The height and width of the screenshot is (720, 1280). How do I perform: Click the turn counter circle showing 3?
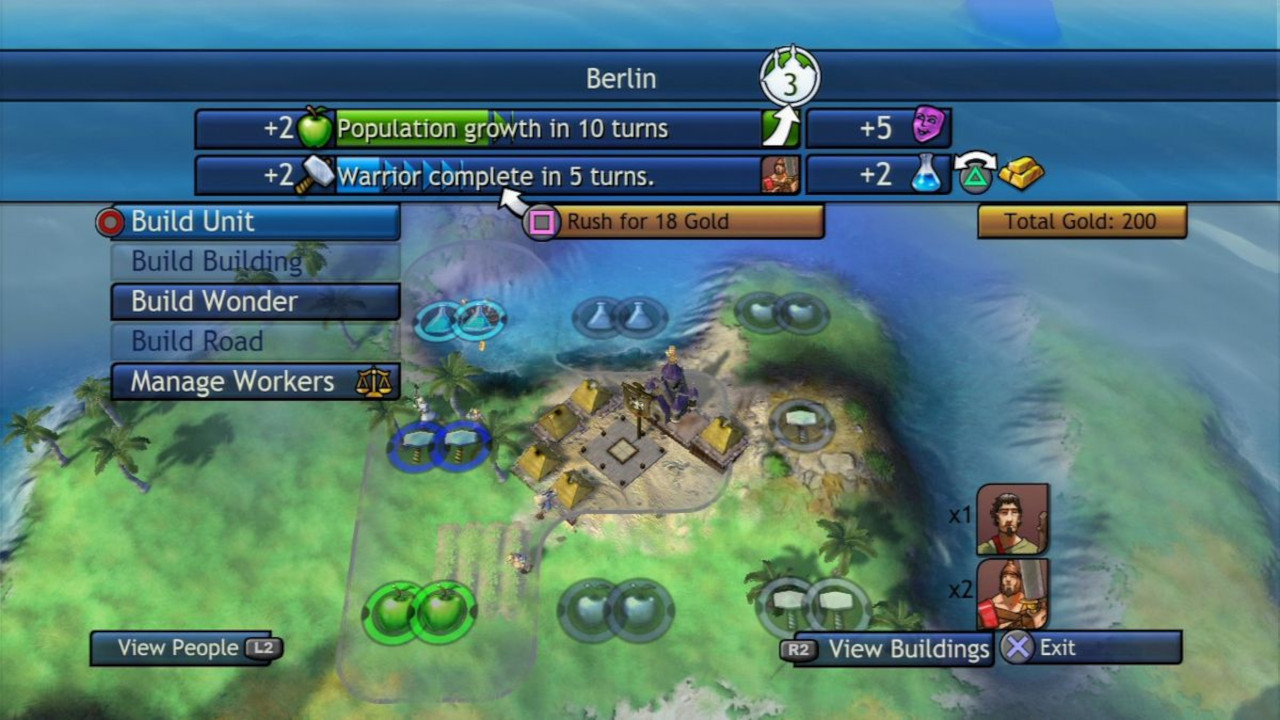[789, 76]
